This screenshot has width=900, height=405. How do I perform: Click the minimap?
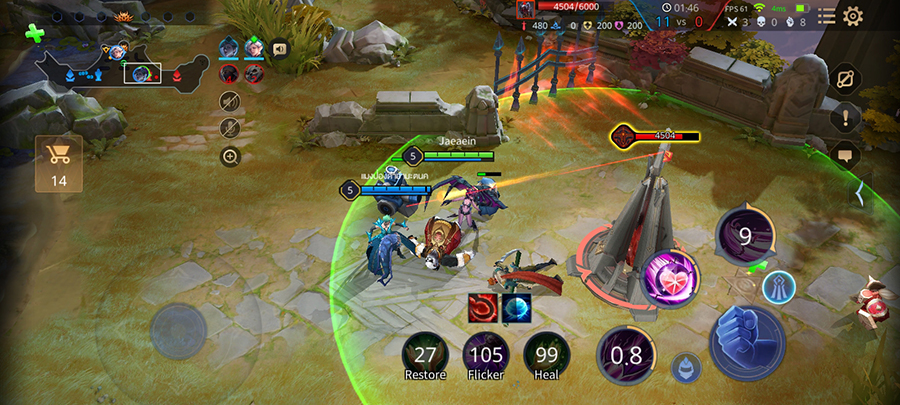(110, 62)
